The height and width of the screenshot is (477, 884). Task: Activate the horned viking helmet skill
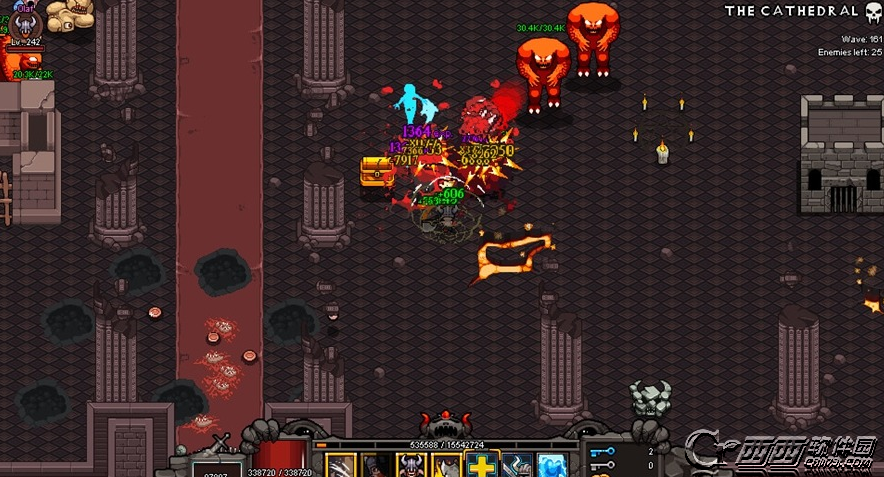pos(411,466)
